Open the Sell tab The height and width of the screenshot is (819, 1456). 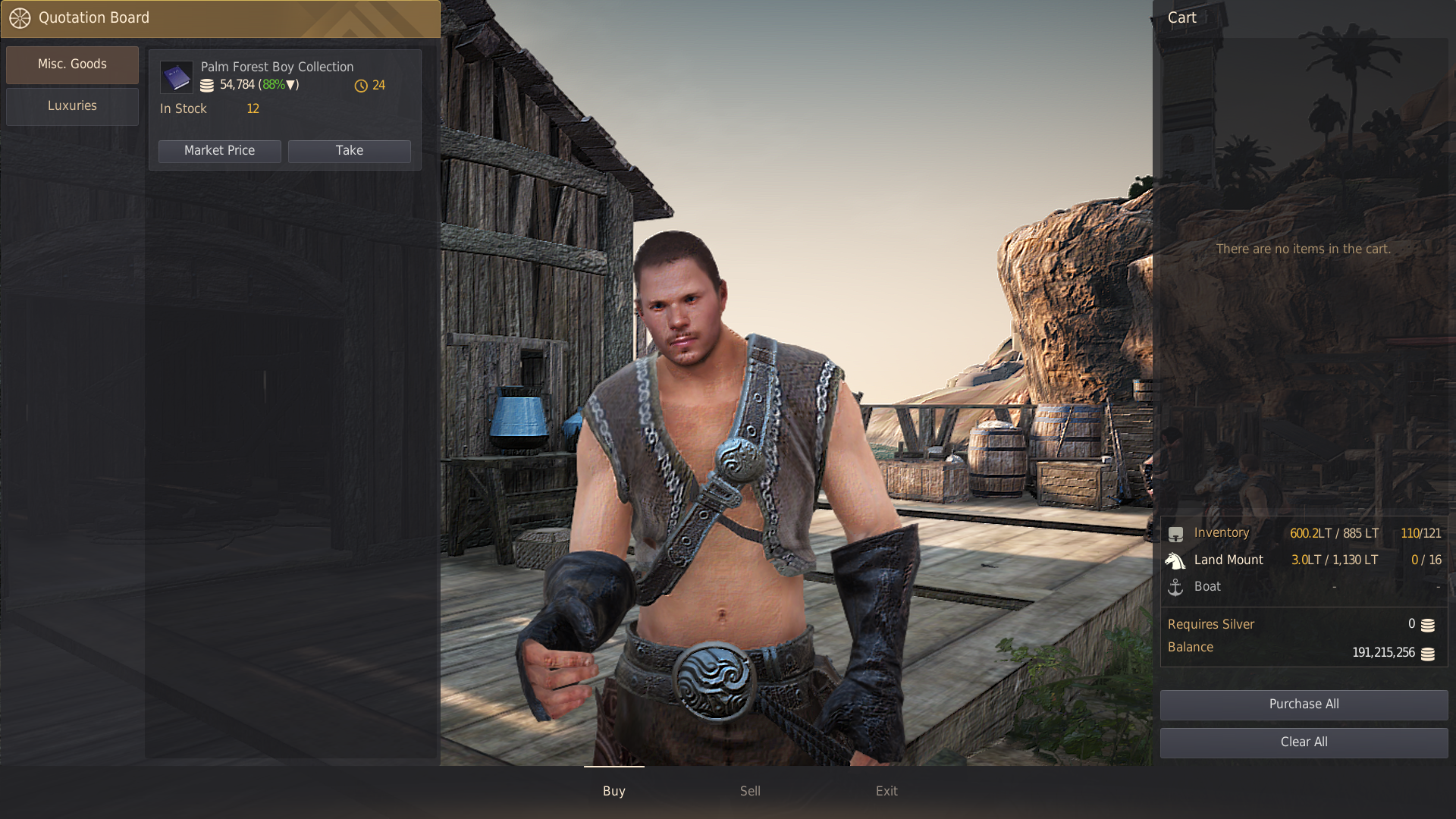(x=750, y=791)
